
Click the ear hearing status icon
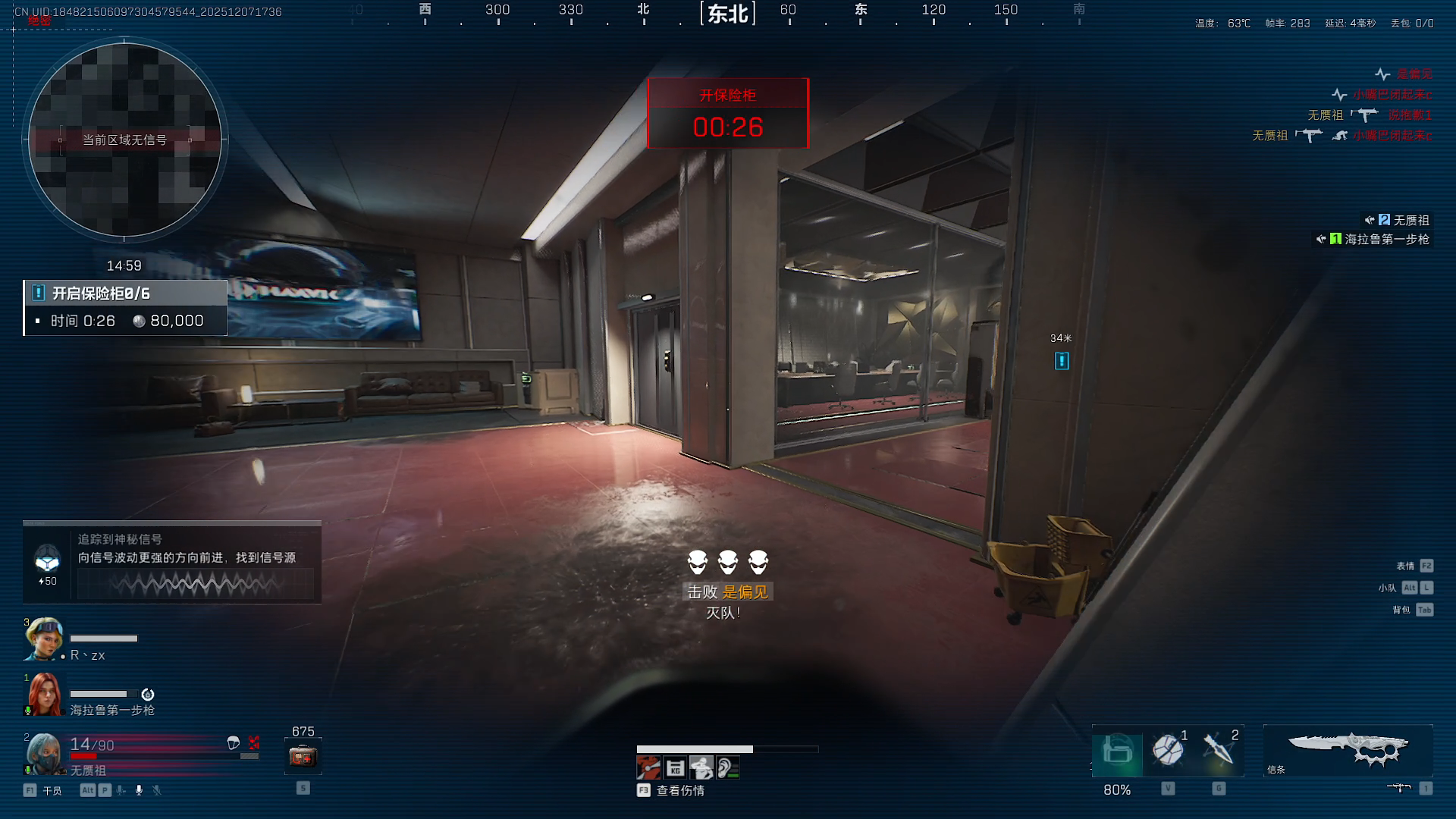[x=727, y=768]
